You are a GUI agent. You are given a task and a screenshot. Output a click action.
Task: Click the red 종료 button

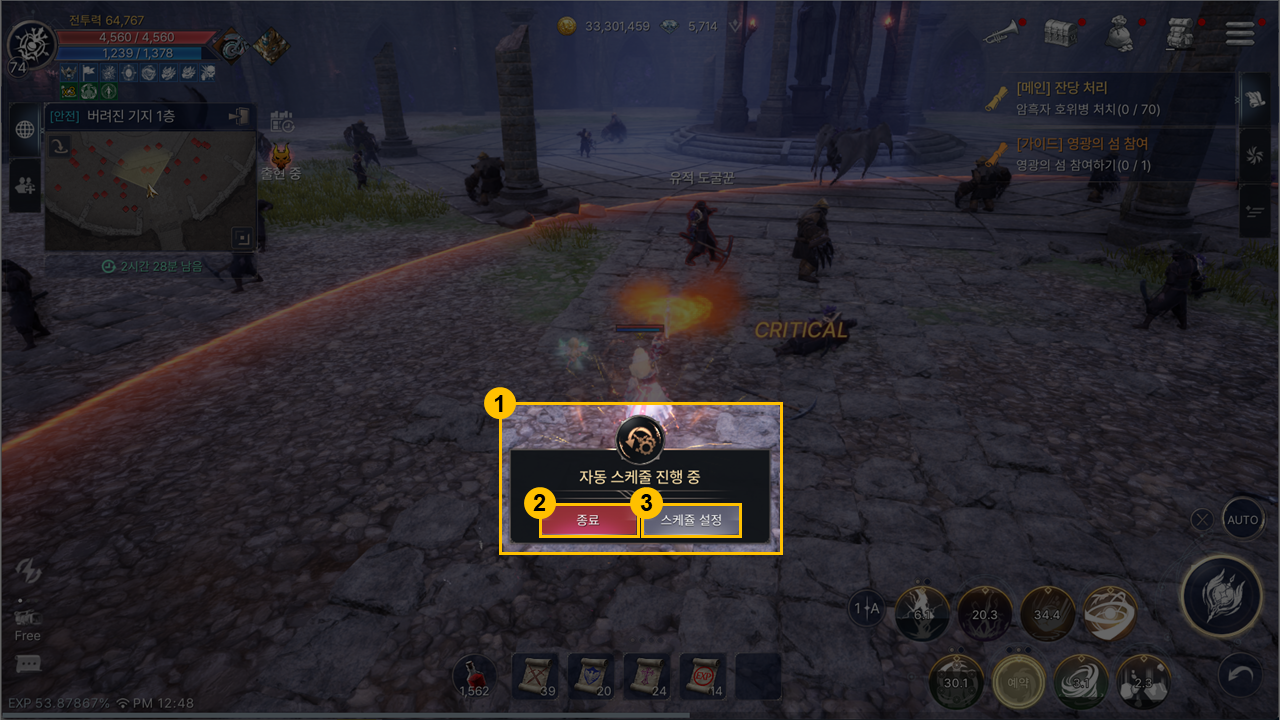coord(588,520)
